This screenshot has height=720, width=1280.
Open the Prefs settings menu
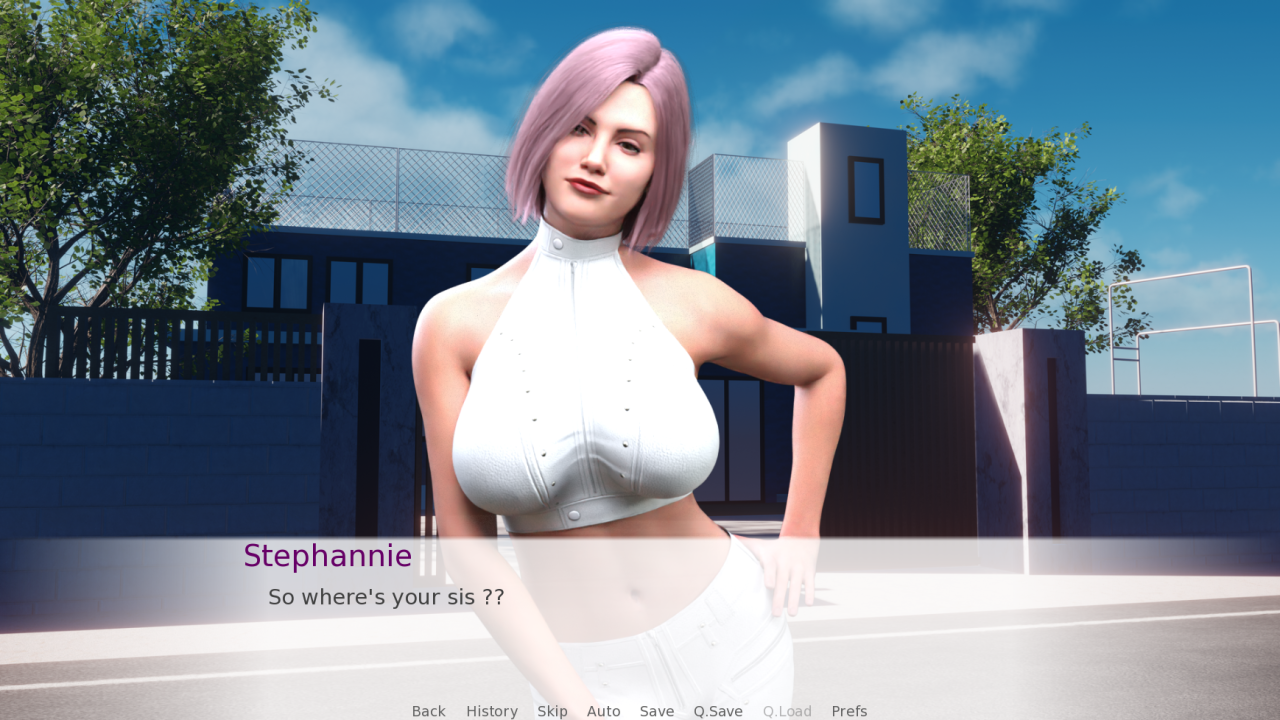coord(849,711)
